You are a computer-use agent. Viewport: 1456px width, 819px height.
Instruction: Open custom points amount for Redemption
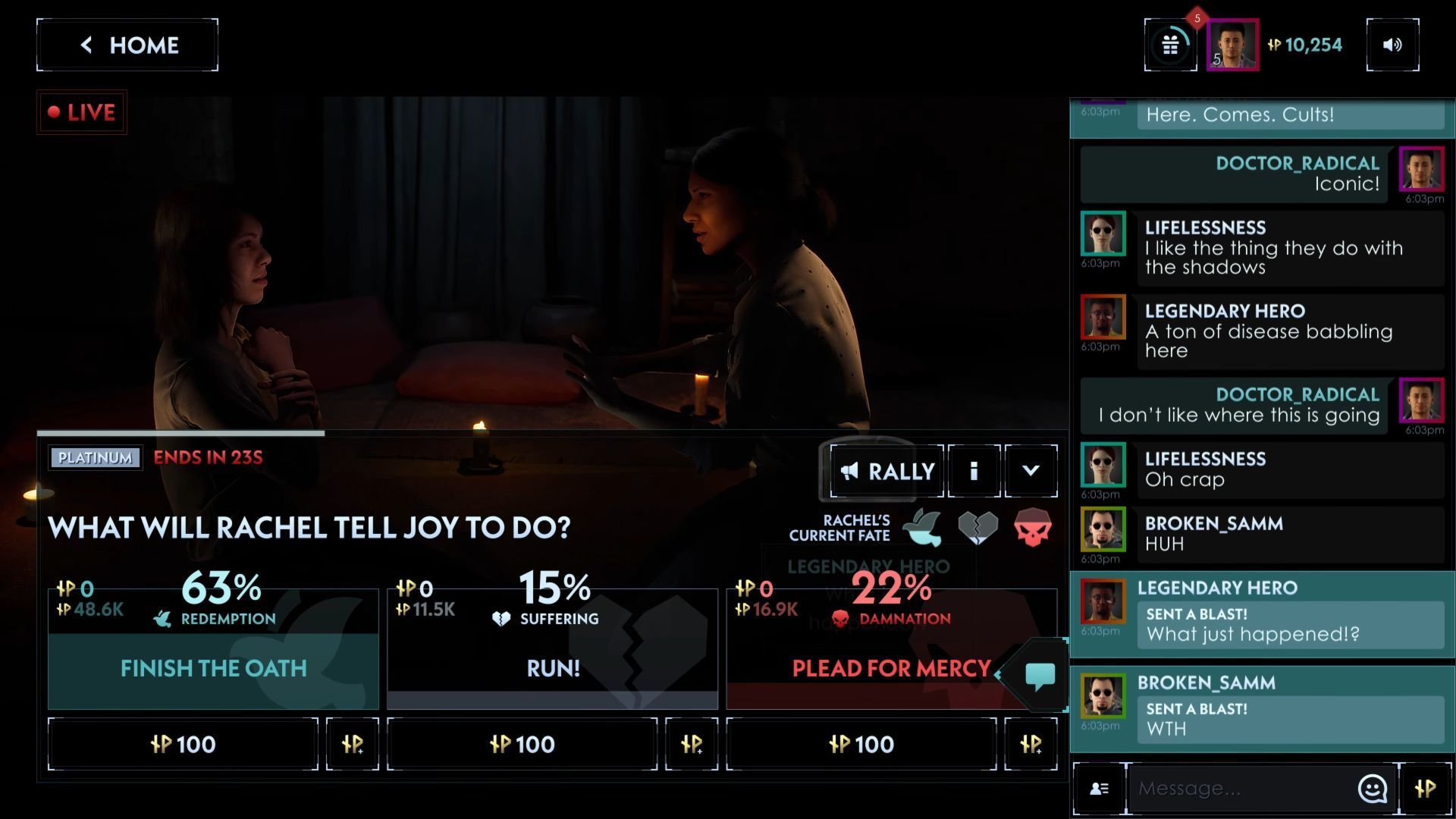(x=353, y=744)
